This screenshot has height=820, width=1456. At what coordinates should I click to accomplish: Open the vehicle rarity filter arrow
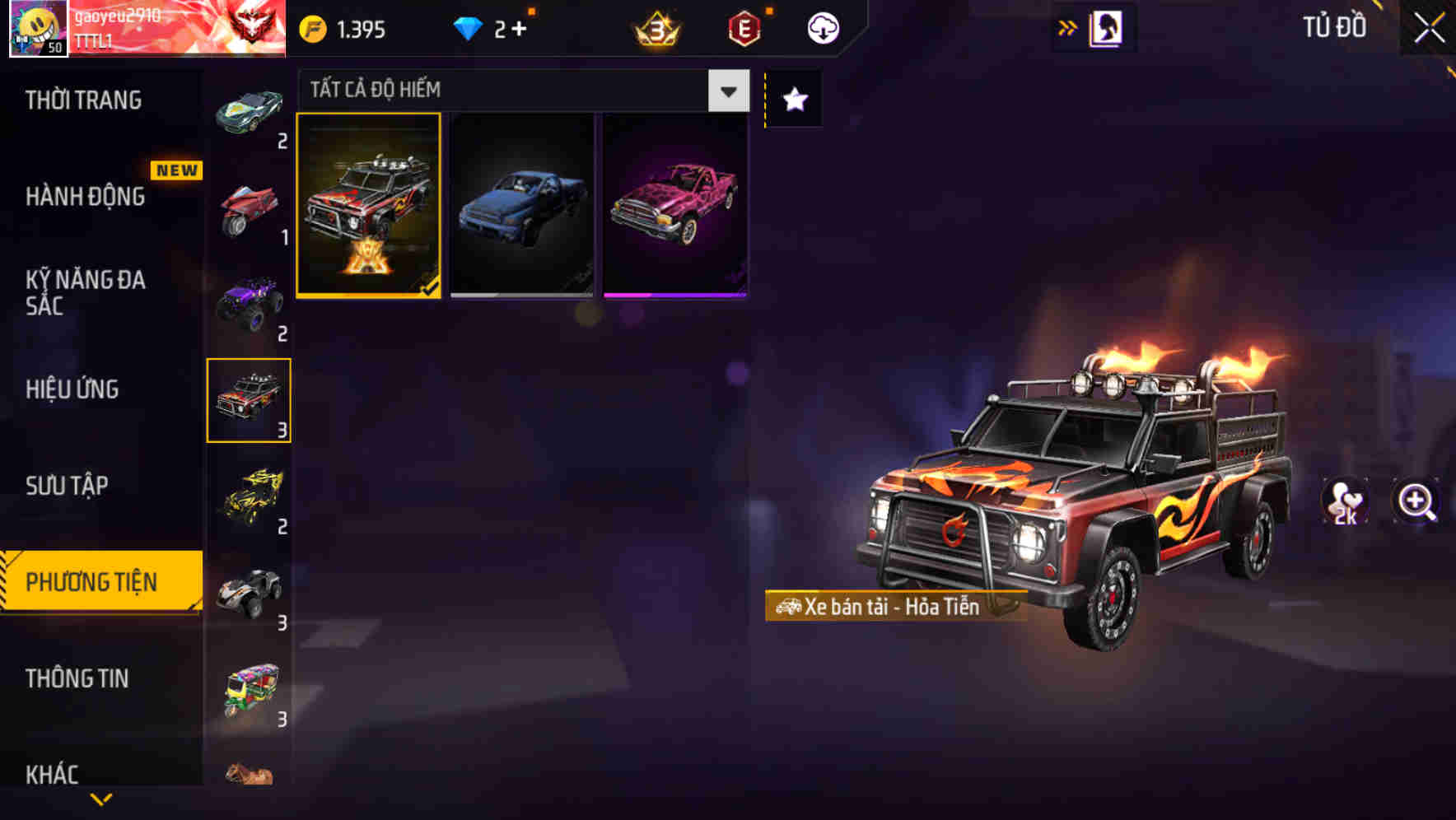coord(728,91)
